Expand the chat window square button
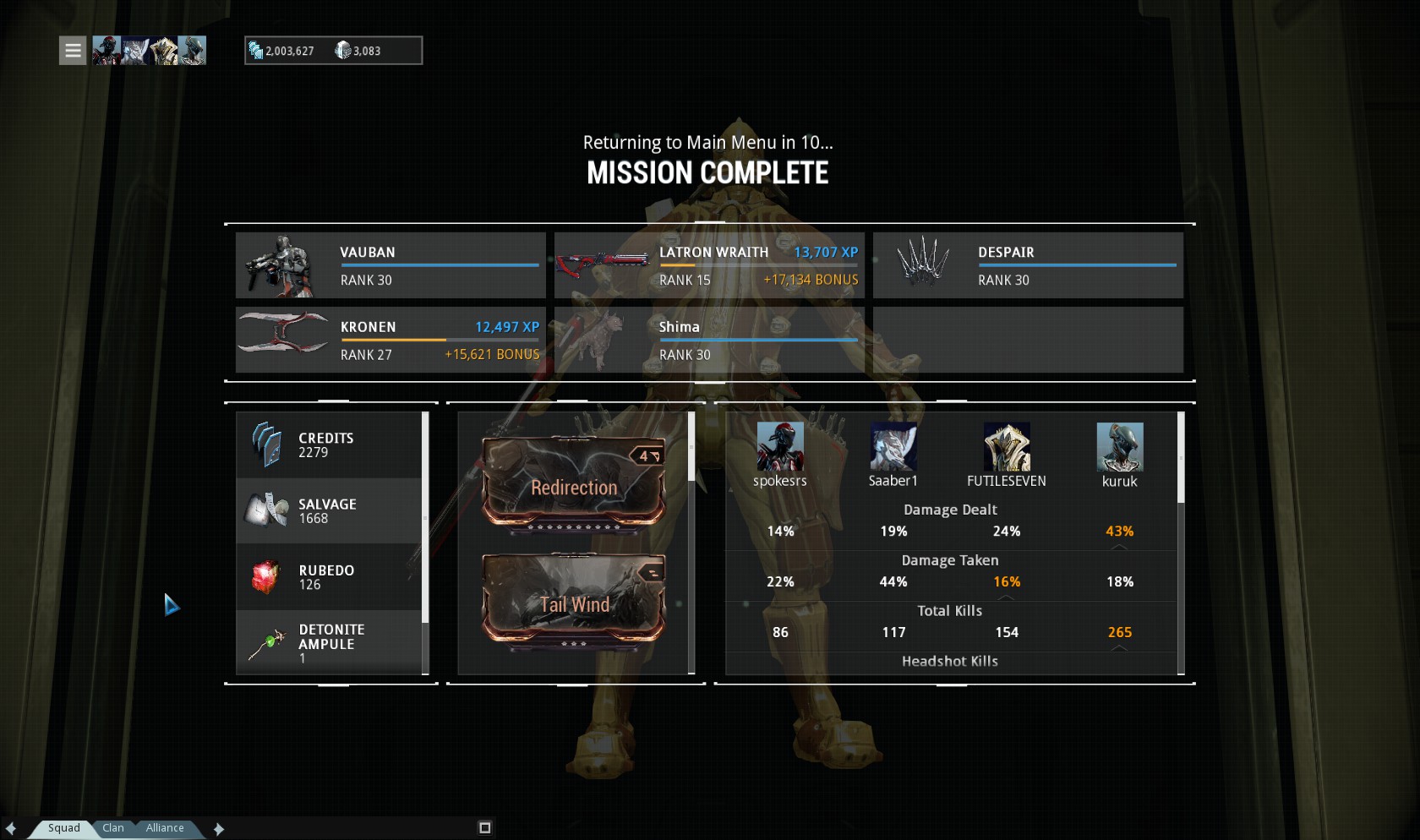 pyautogui.click(x=484, y=827)
